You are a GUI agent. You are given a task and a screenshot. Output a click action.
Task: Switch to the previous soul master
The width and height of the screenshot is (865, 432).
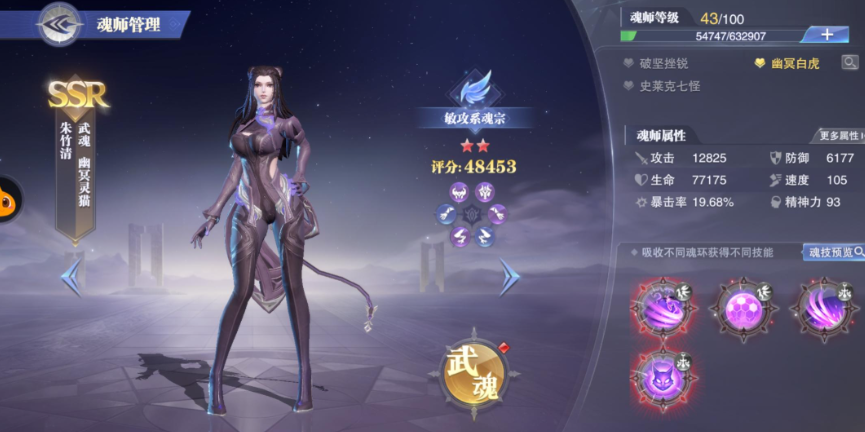[x=71, y=277]
